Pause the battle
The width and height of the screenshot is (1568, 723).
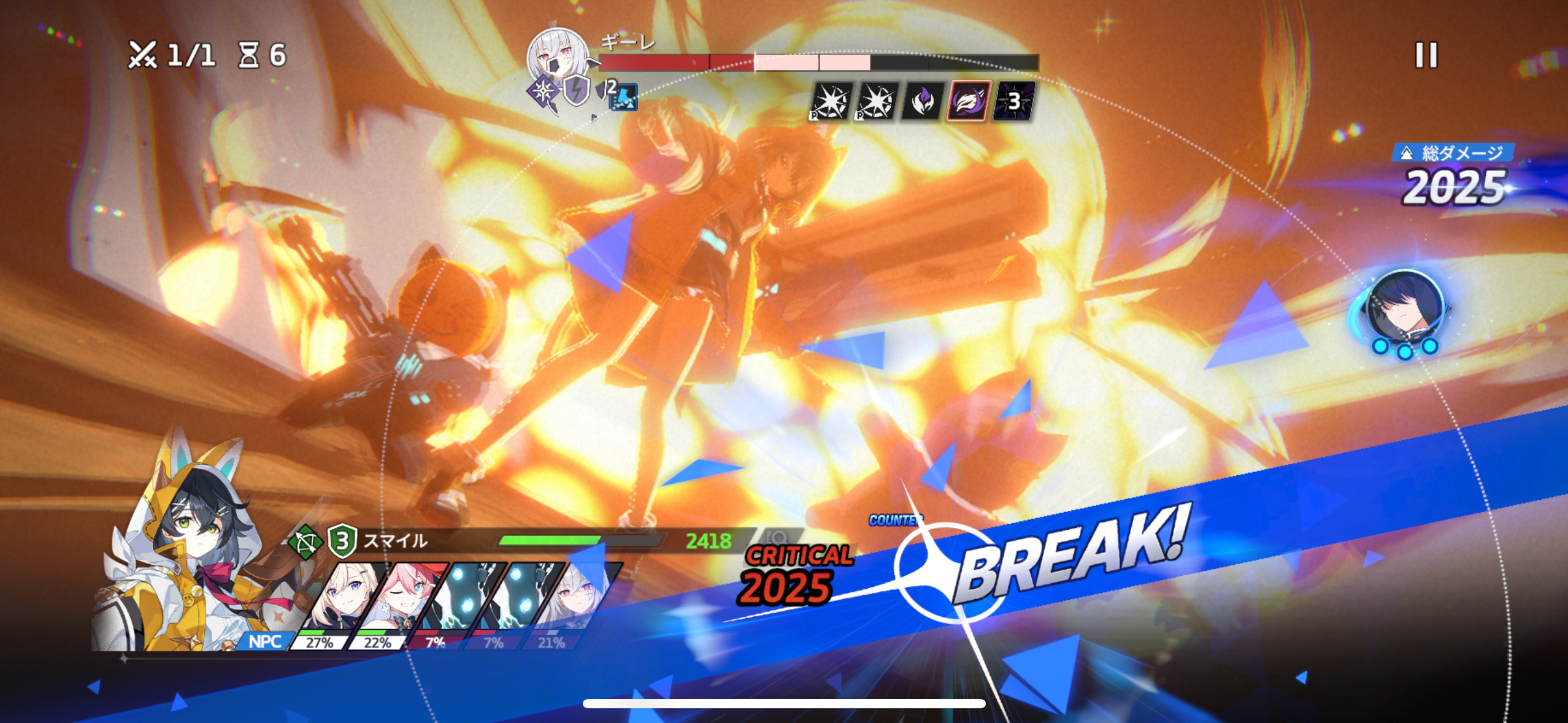(x=1426, y=55)
